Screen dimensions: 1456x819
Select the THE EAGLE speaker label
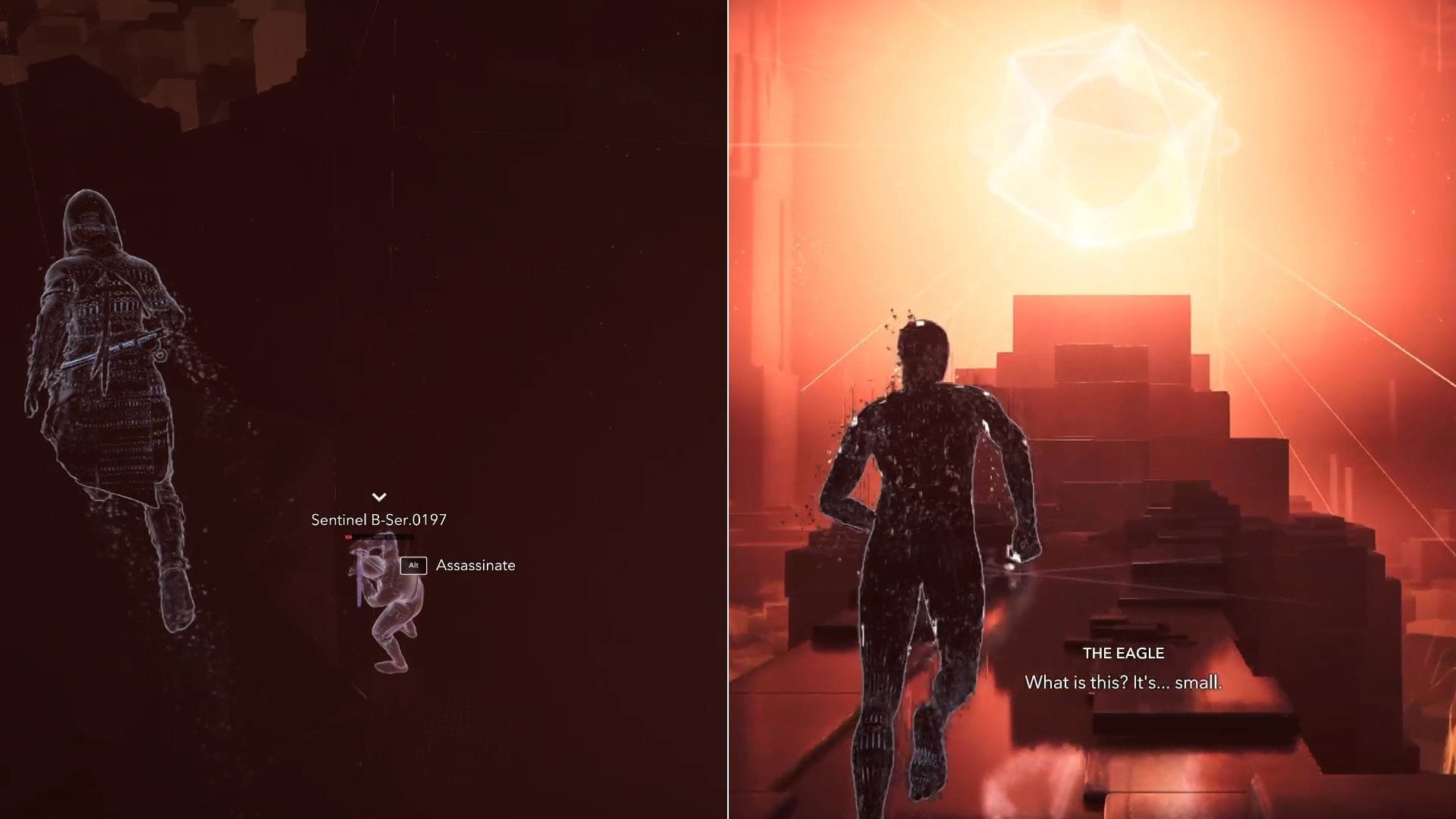pos(1125,652)
